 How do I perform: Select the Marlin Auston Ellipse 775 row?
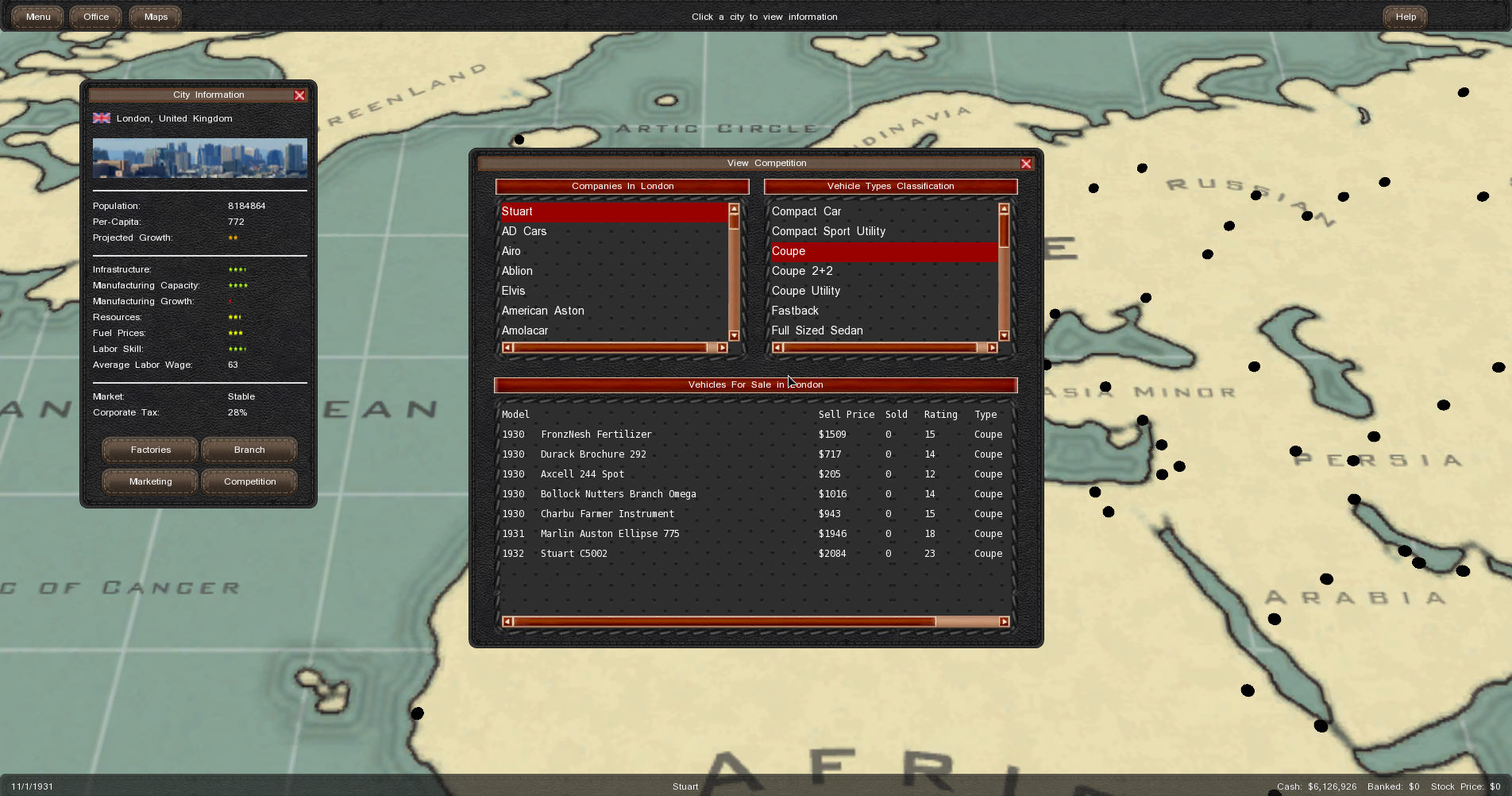pos(610,534)
